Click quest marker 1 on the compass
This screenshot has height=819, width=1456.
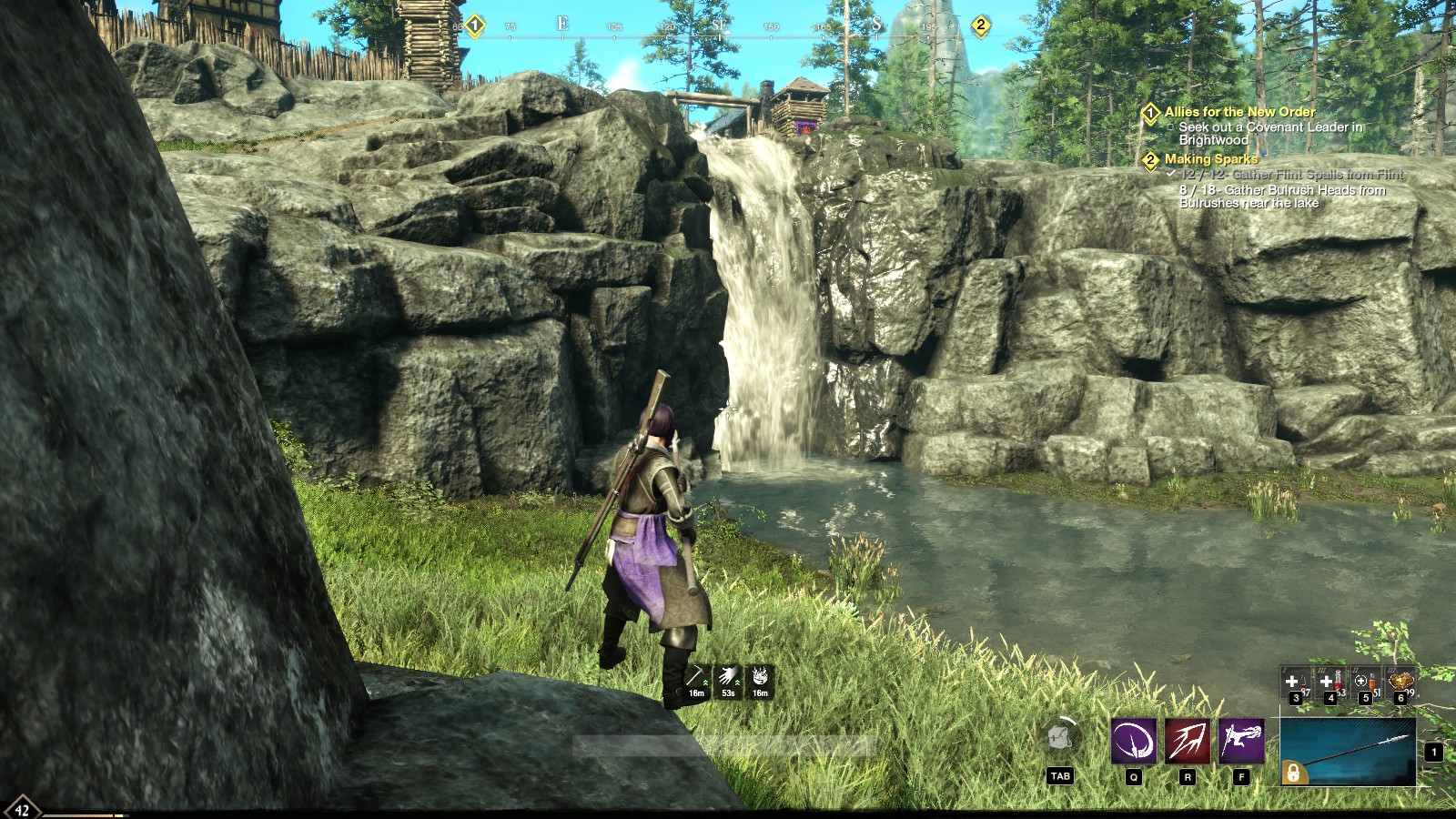tap(474, 25)
